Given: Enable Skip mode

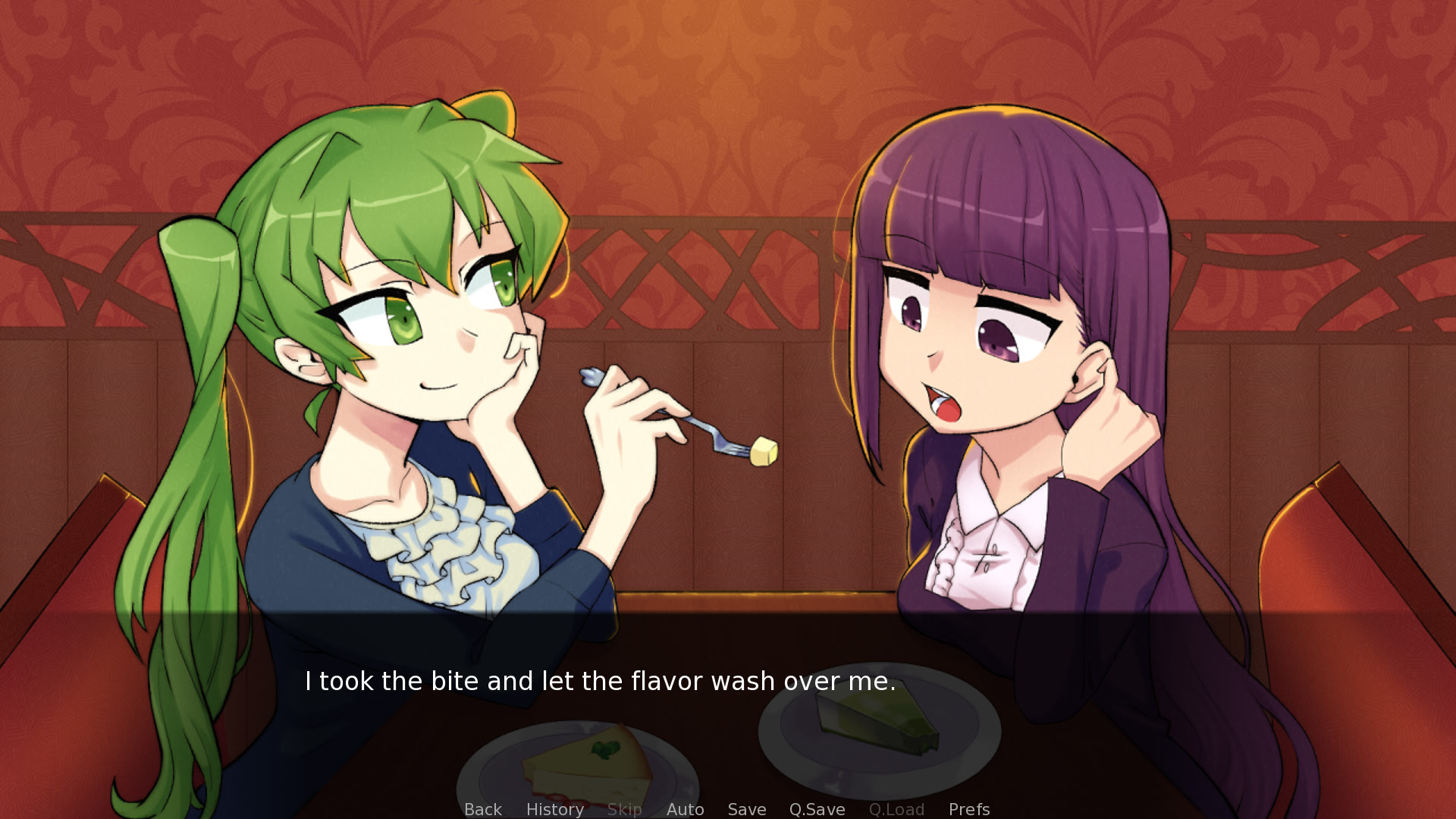Looking at the screenshot, I should [x=624, y=809].
